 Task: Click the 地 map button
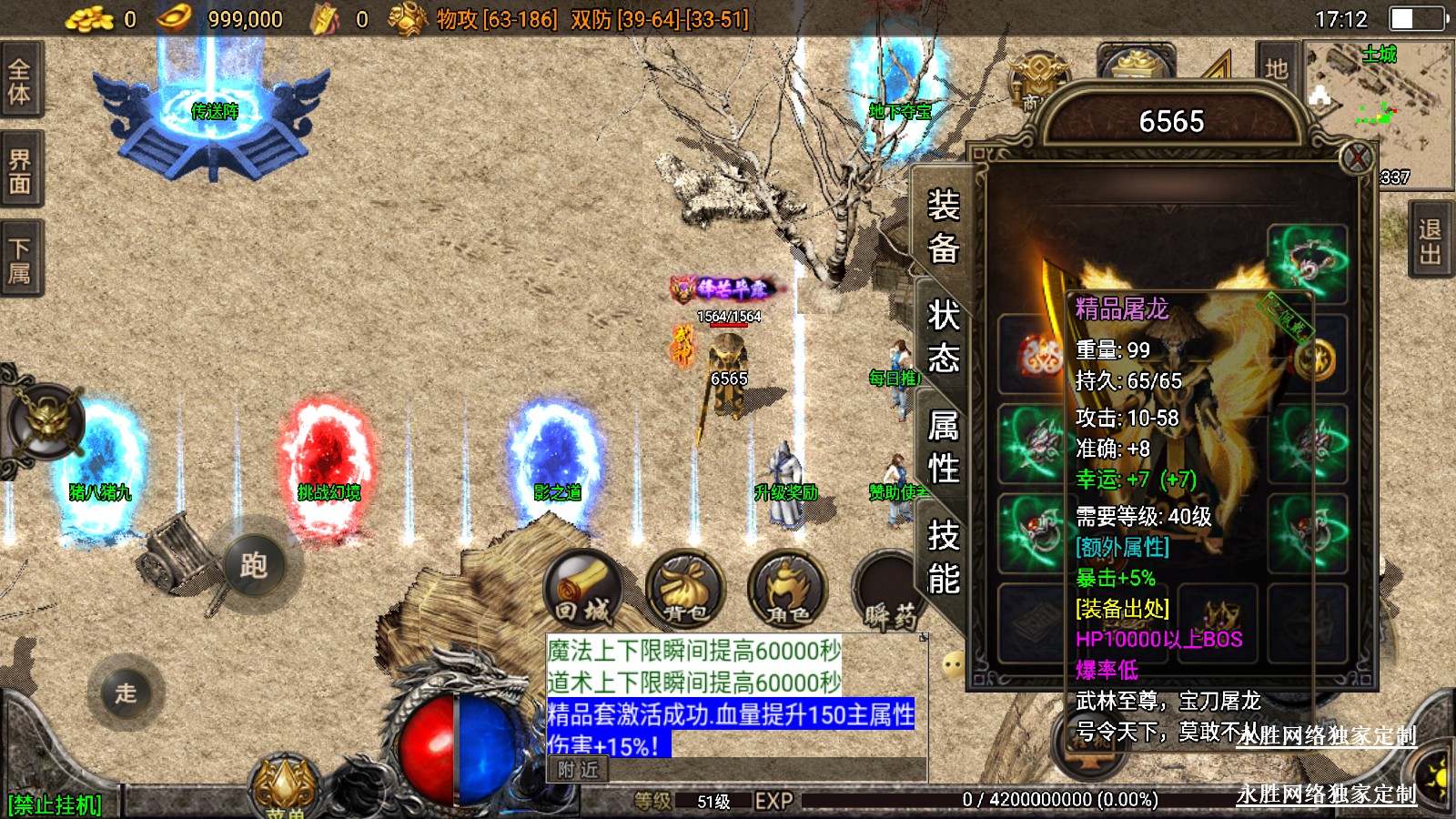pyautogui.click(x=1276, y=68)
